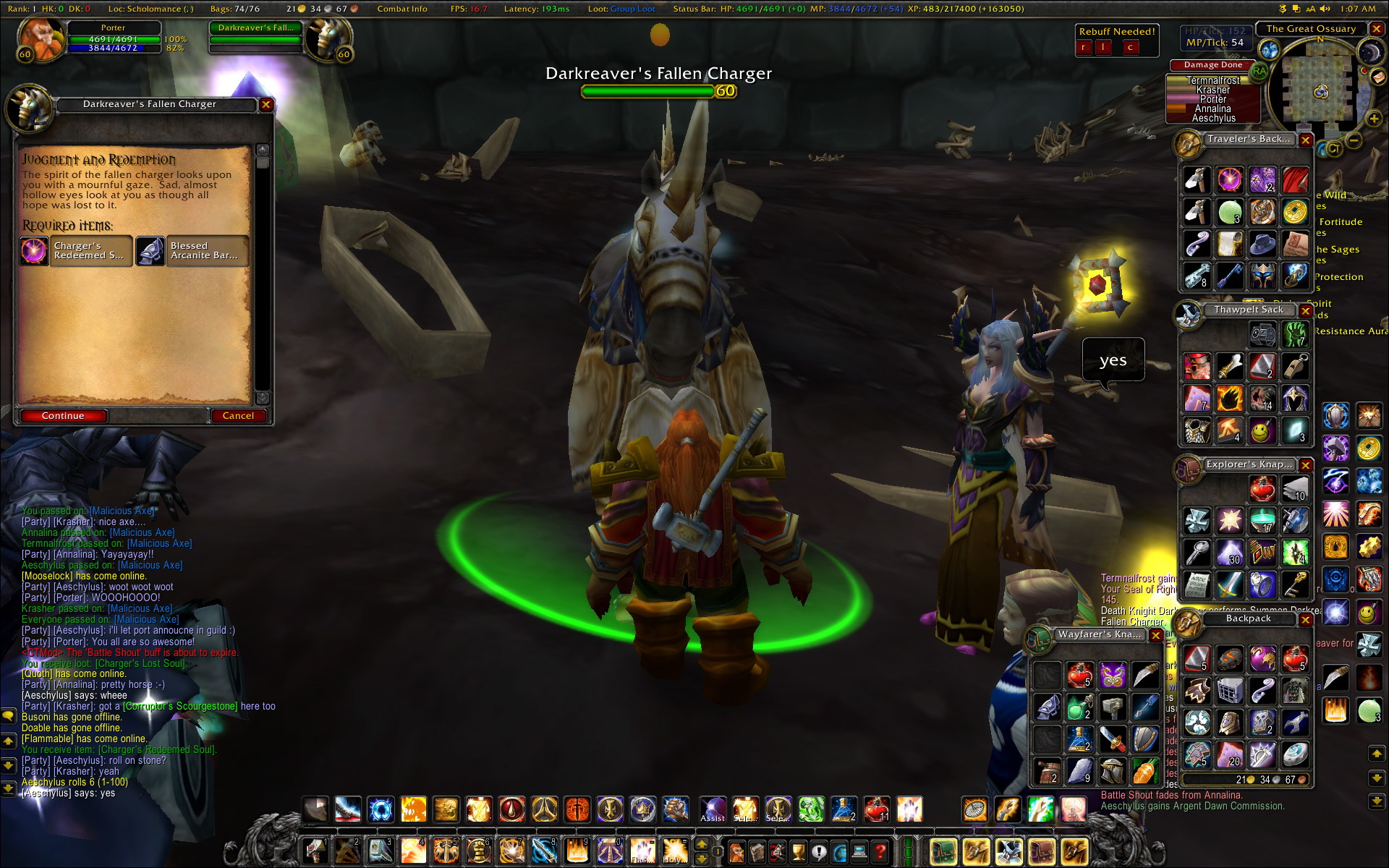Viewport: 1389px width, 868px height.
Task: Select the blue hat item in Traveler's Backpack
Action: click(x=1262, y=242)
